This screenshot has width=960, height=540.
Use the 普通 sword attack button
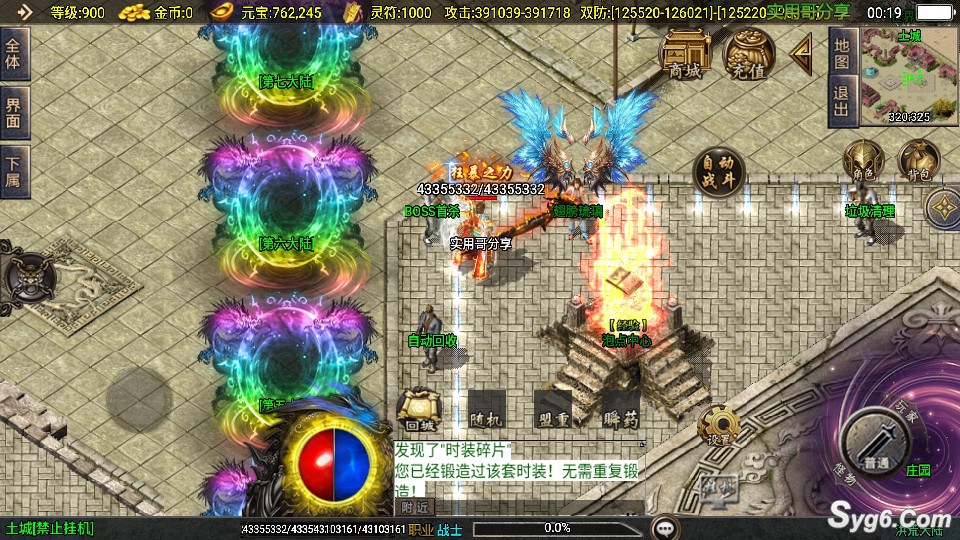pyautogui.click(x=876, y=444)
